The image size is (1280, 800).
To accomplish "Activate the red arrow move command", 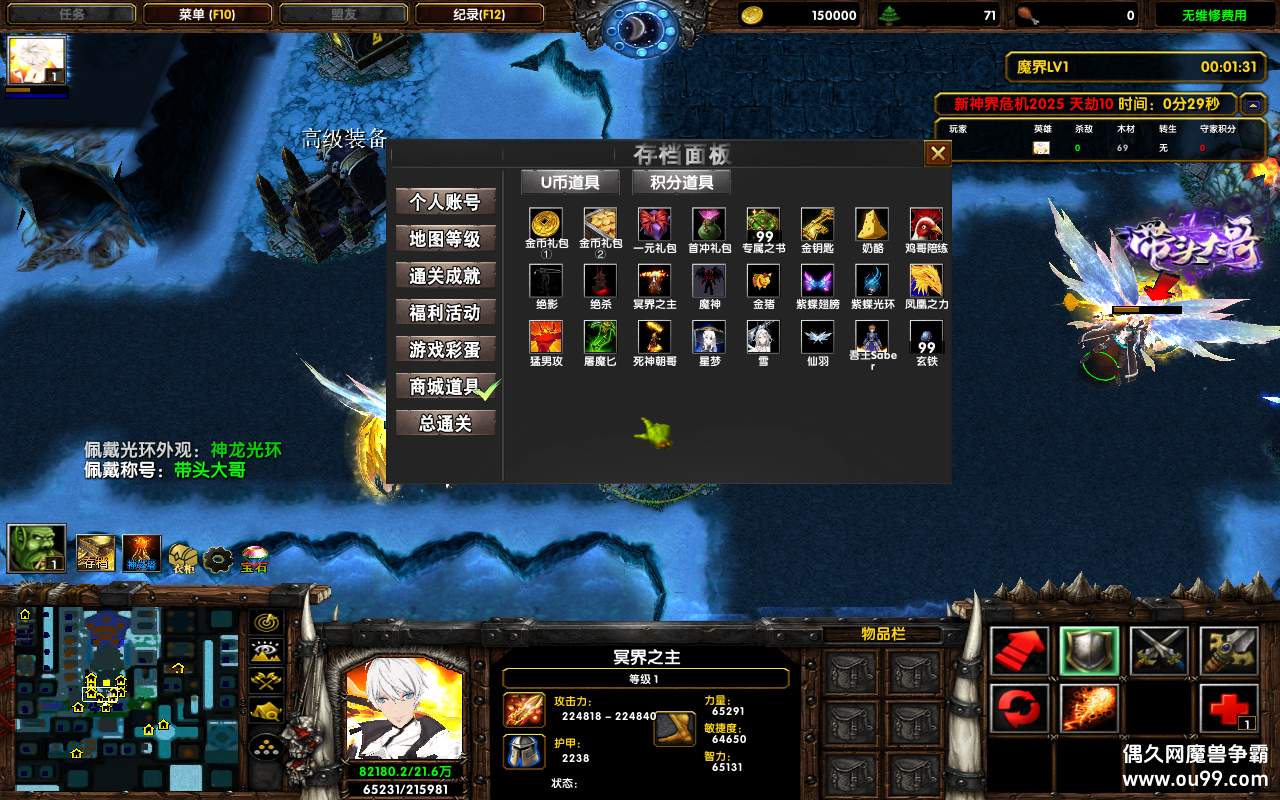I will coord(1020,651).
